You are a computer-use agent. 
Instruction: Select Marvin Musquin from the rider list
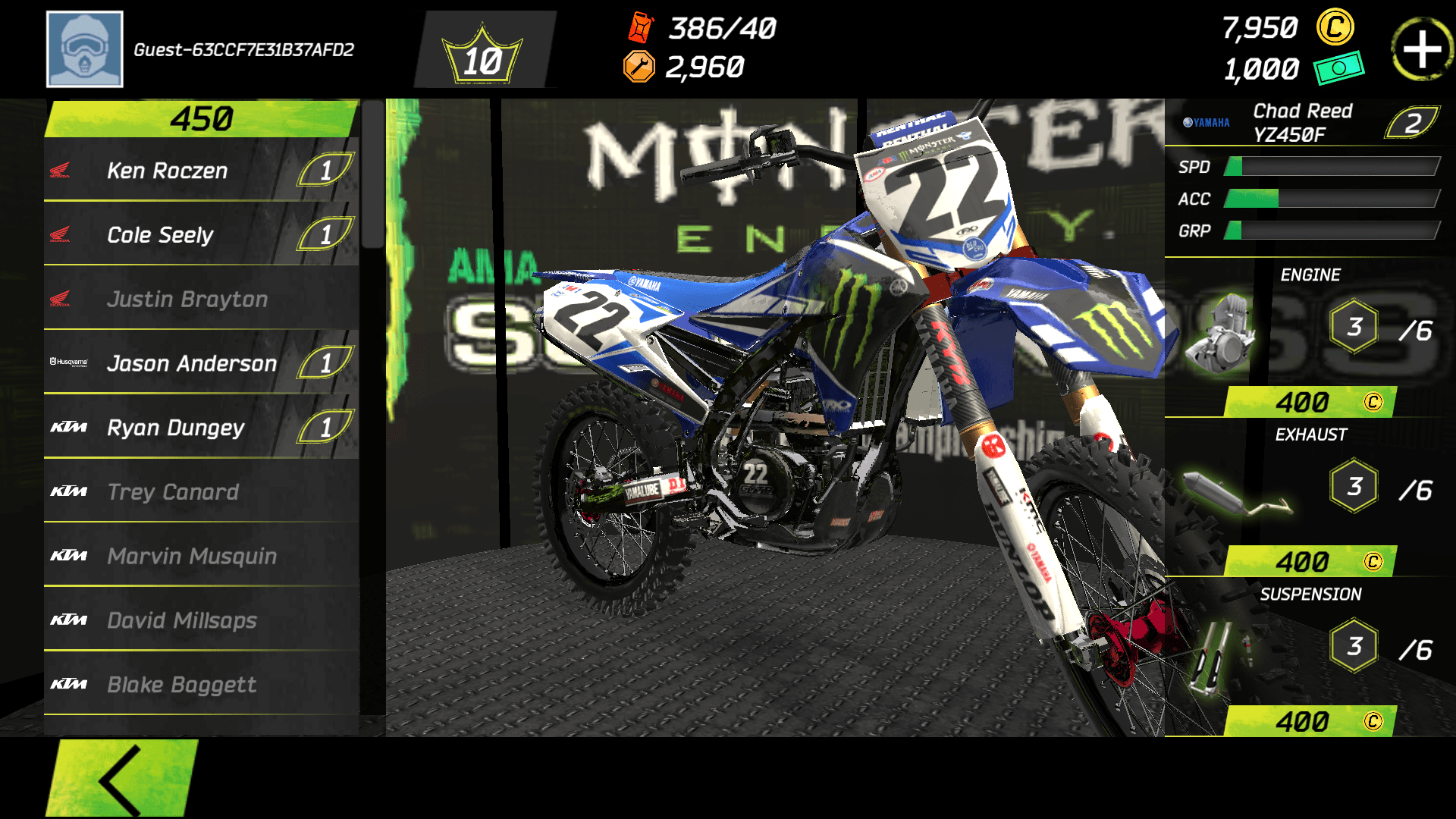tap(193, 557)
